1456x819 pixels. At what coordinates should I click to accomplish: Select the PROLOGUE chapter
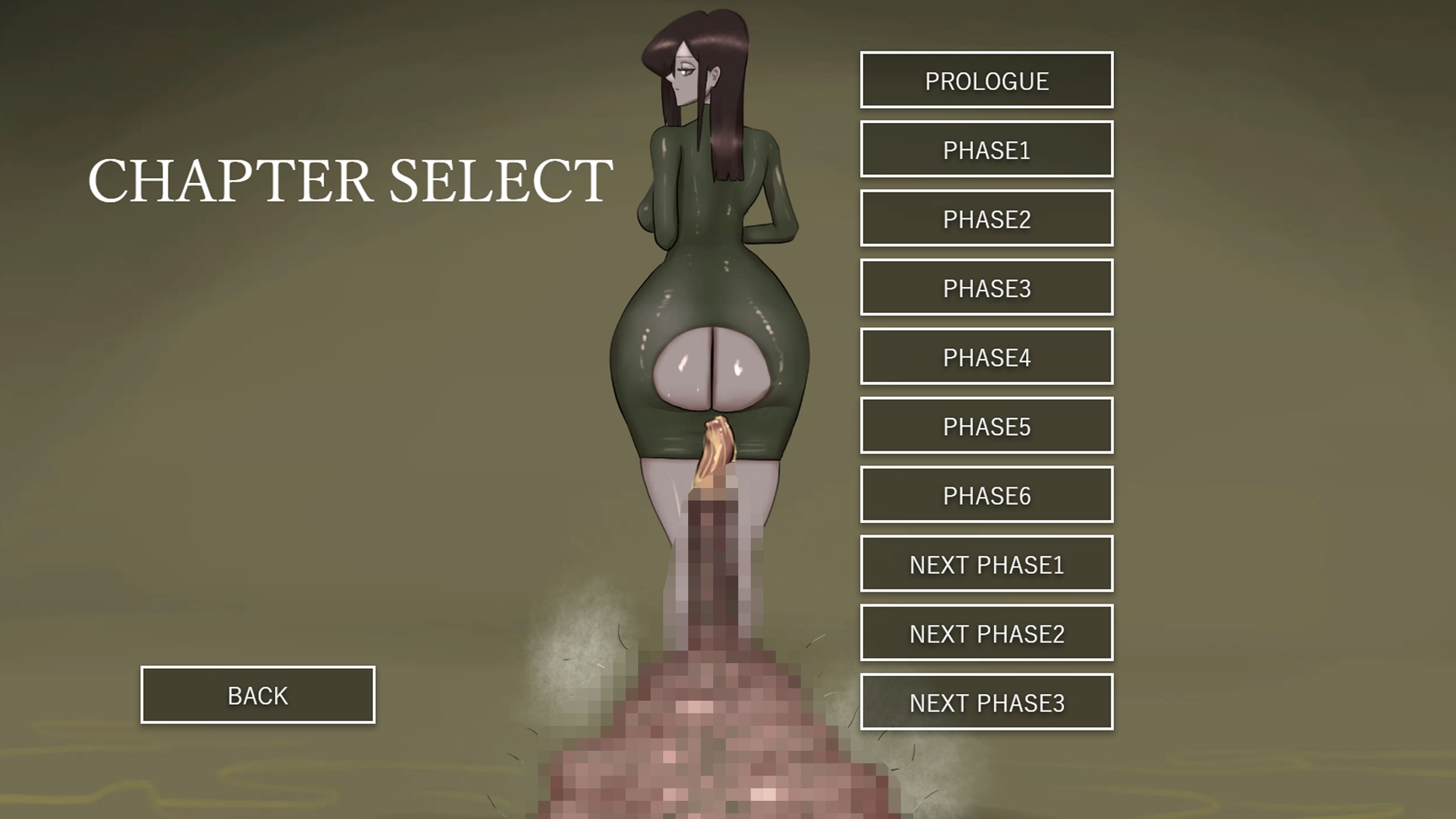pos(986,80)
